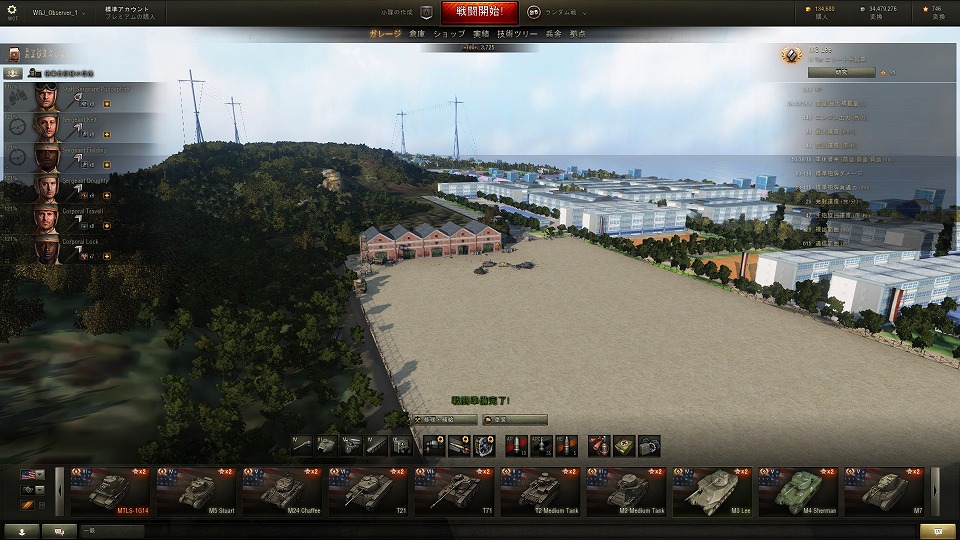Switch to the ガレージ tab
Image resolution: width=960 pixels, height=540 pixels.
click(x=385, y=34)
